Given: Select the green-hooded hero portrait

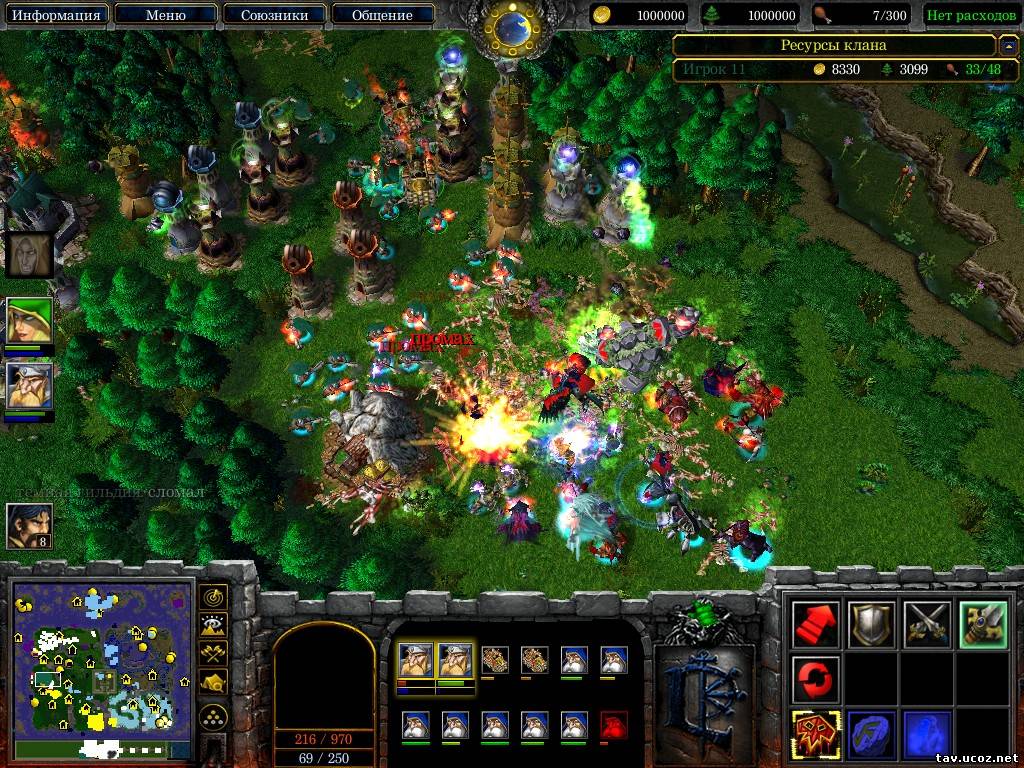Looking at the screenshot, I should 29,320.
